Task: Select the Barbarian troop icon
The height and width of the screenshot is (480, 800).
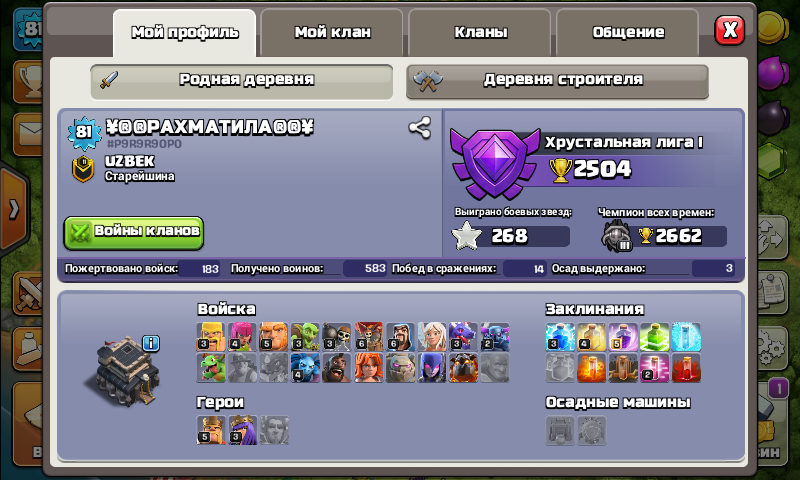Action: 211,337
